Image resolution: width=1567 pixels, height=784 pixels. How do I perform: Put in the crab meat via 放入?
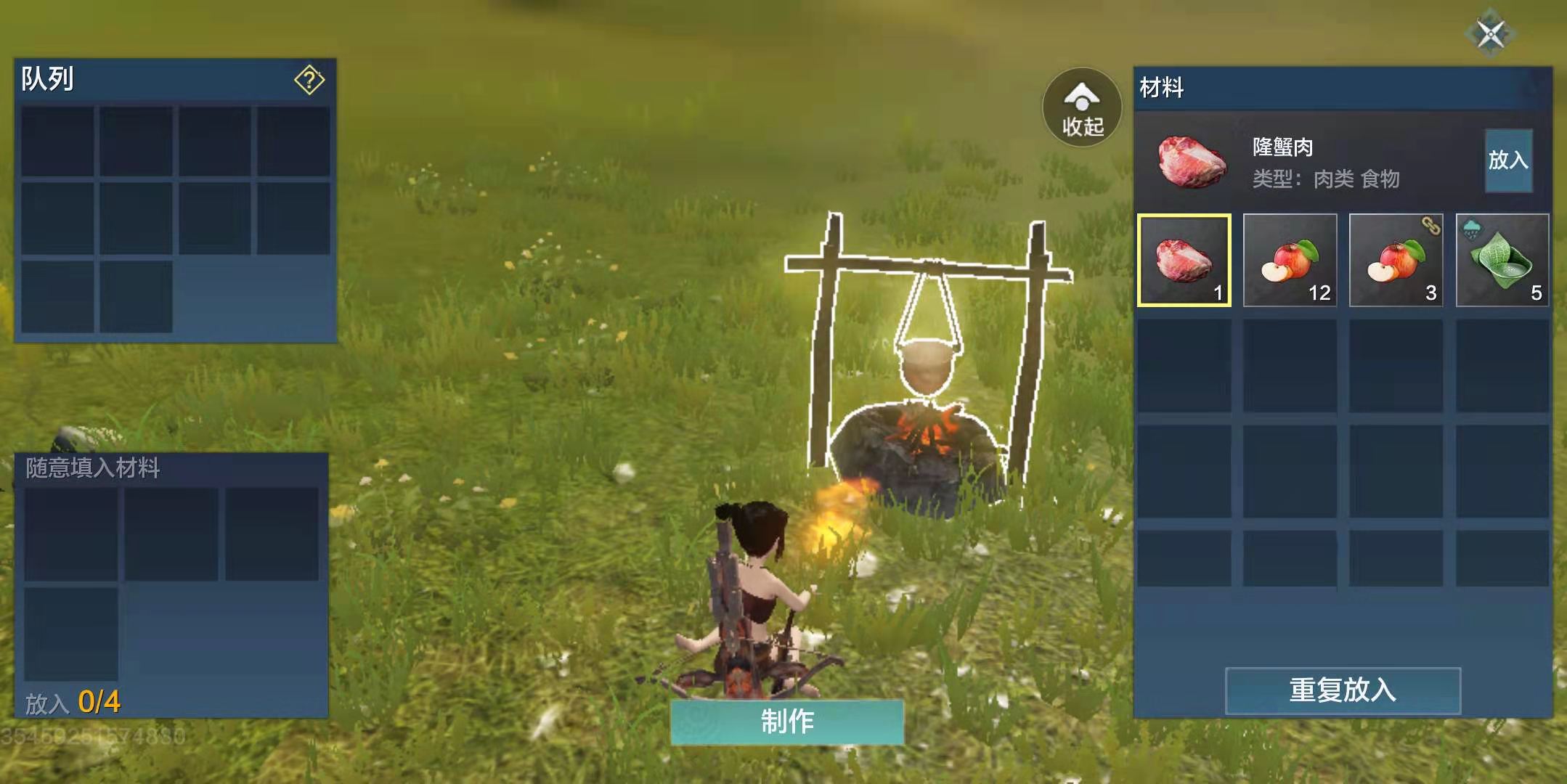1508,160
